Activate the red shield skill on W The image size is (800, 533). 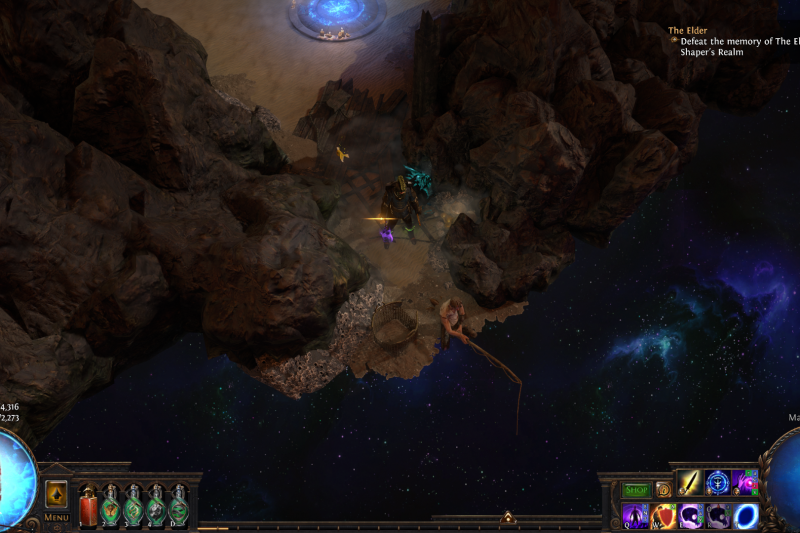664,516
